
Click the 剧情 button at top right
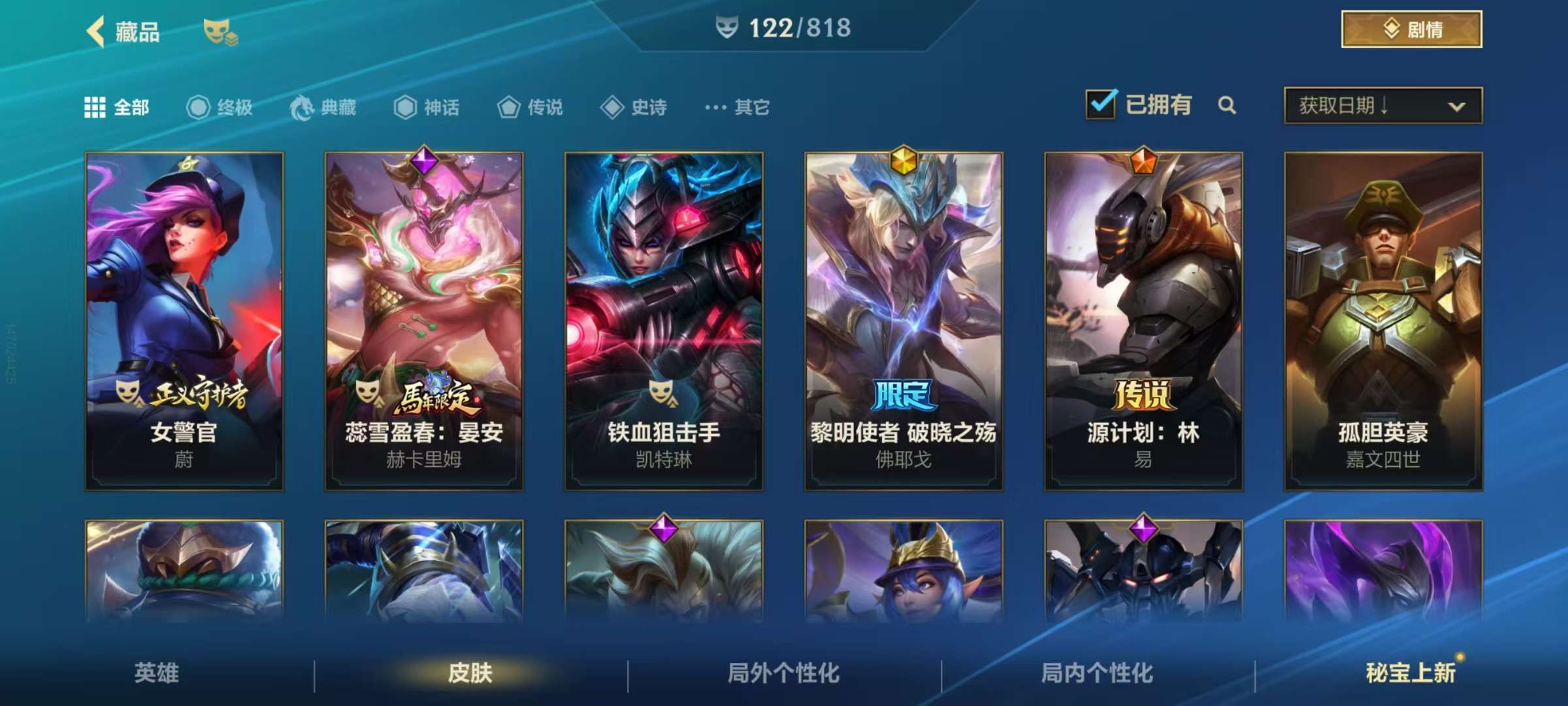point(1411,29)
